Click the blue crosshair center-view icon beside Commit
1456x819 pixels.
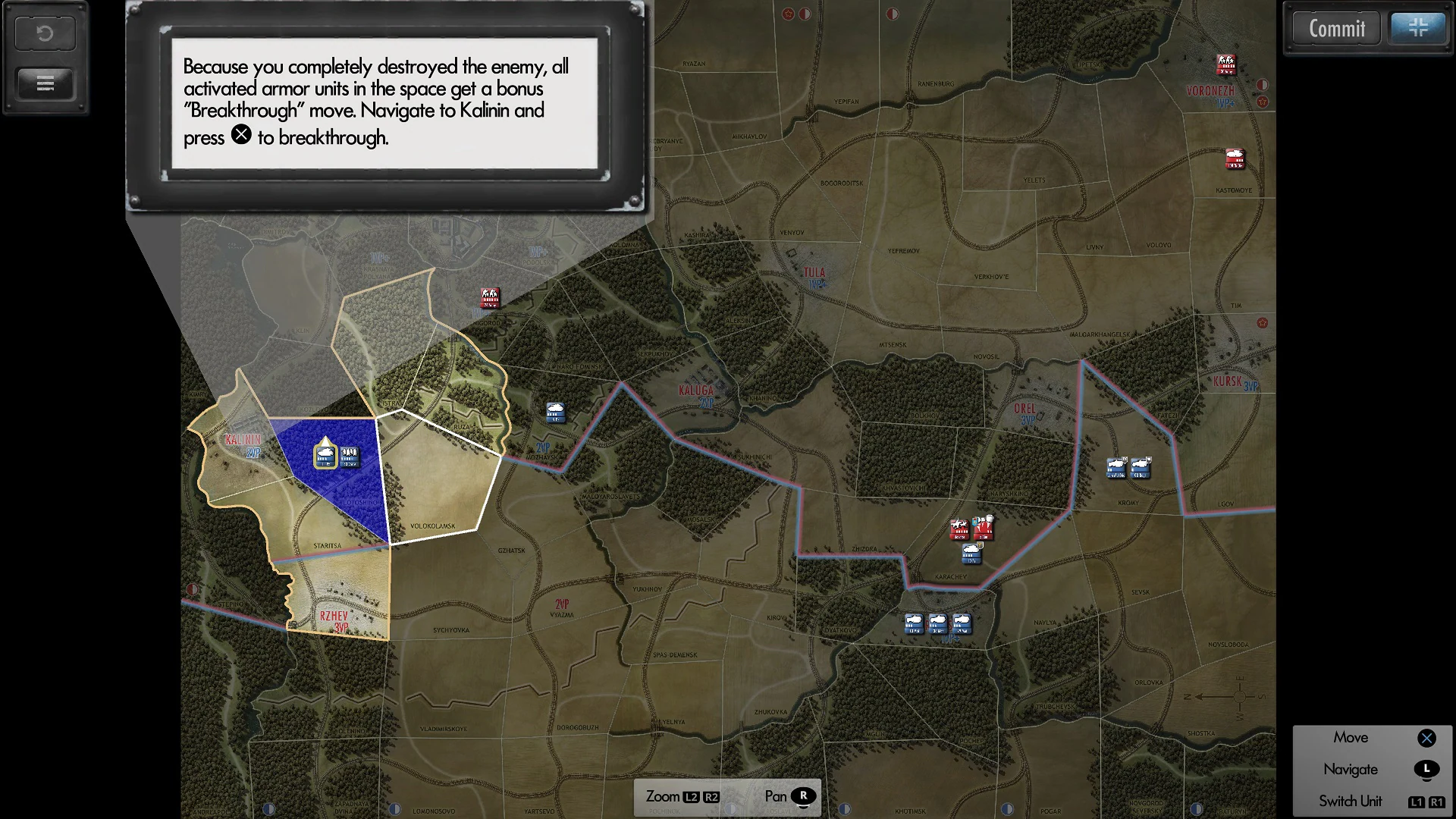click(1417, 28)
